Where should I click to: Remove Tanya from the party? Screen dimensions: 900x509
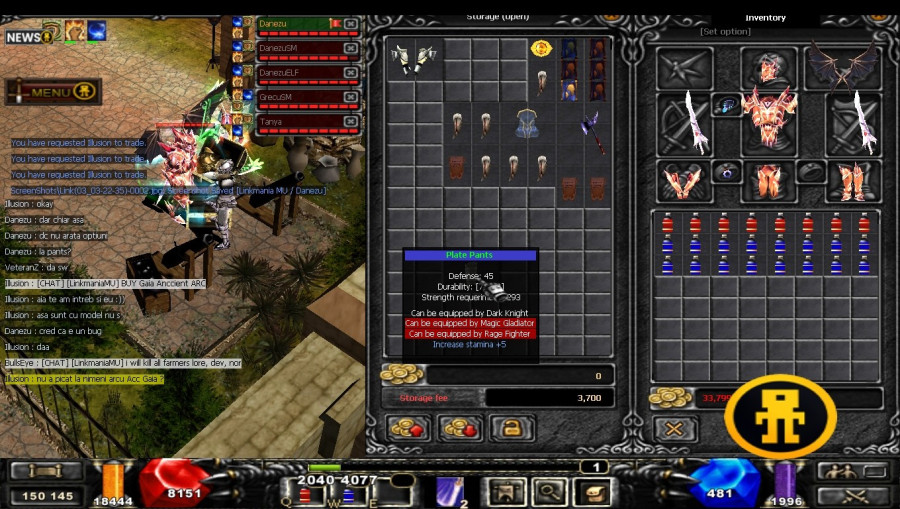point(351,121)
